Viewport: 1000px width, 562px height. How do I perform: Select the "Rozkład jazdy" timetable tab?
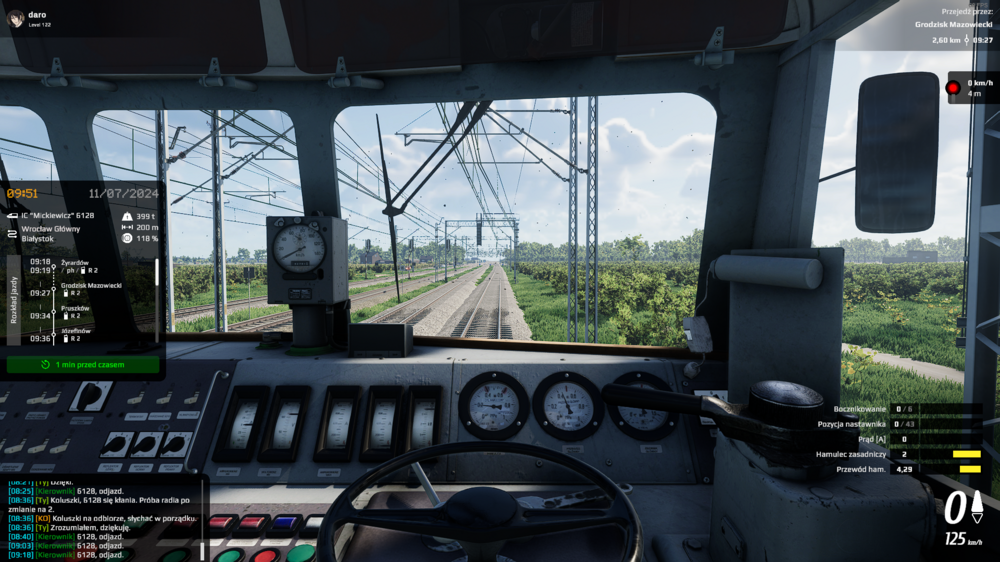pyautogui.click(x=13, y=300)
